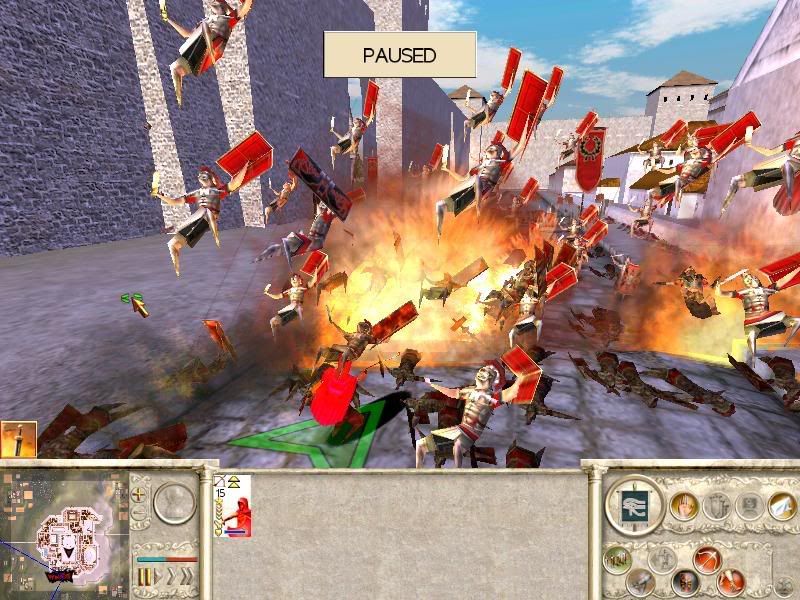Click the sword icon above the minimap
This screenshot has height=600, width=800.
click(x=18, y=439)
